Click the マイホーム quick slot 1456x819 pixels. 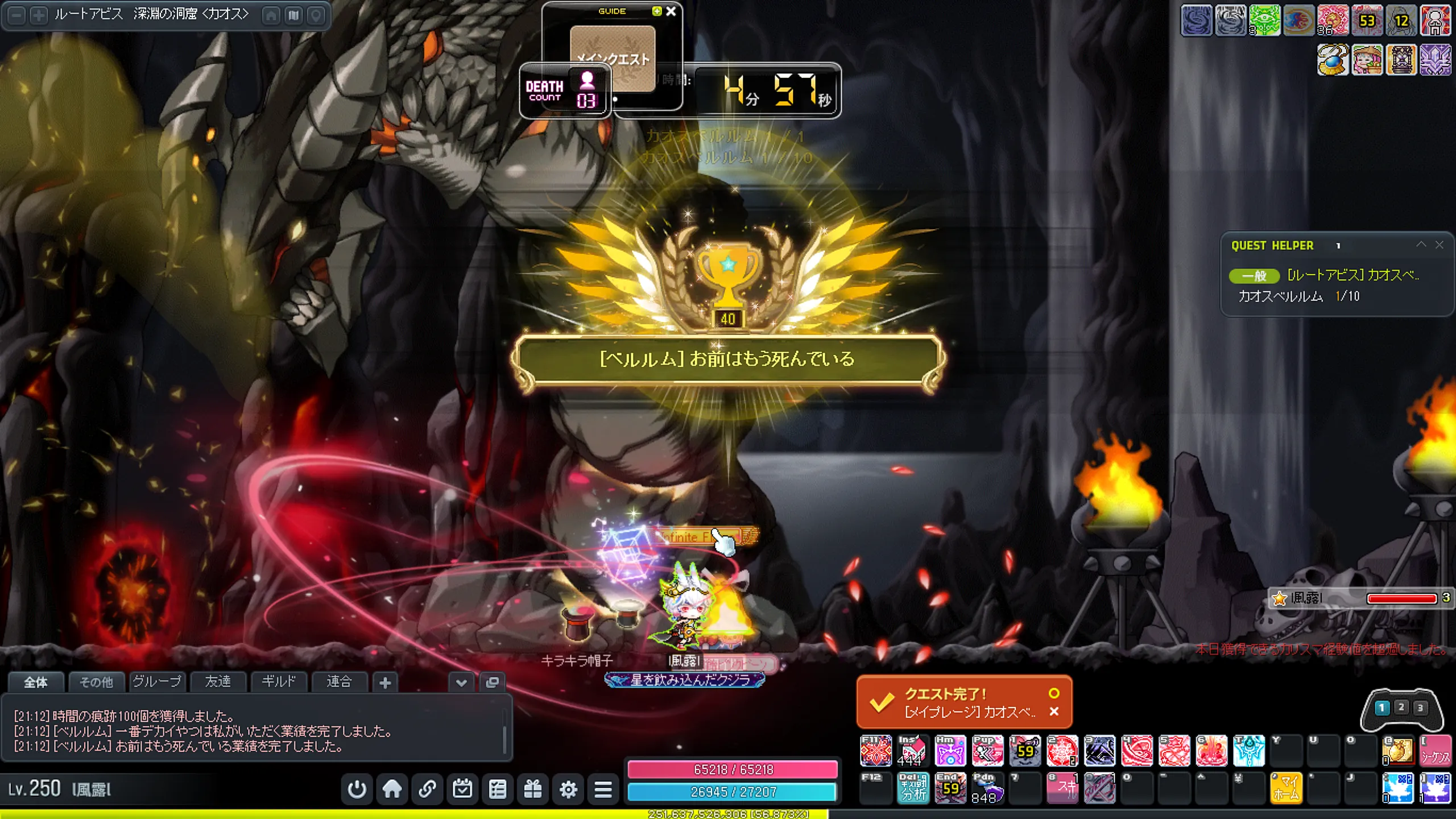click(x=1286, y=788)
